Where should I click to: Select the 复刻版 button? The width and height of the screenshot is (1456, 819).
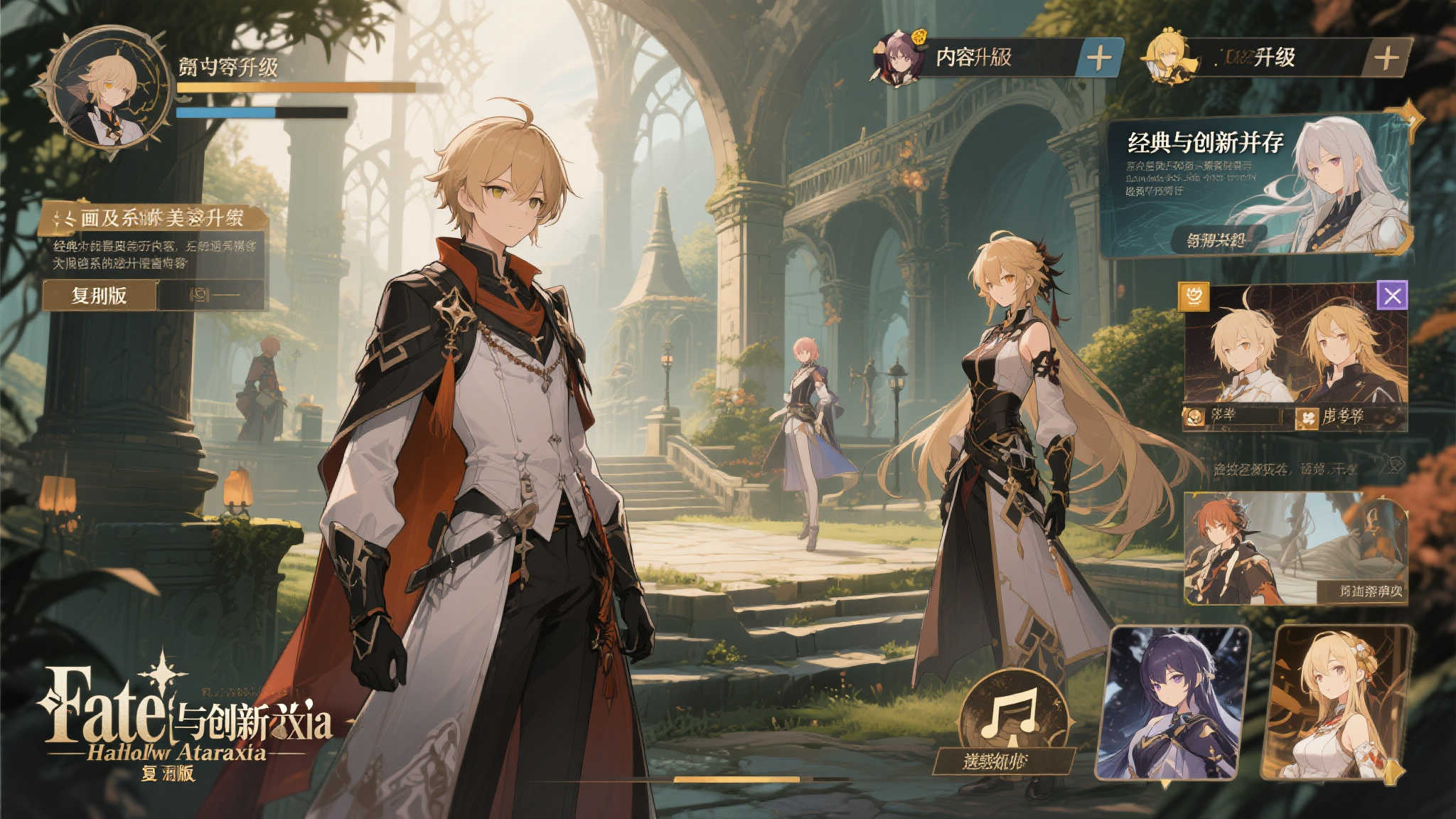pos(99,295)
